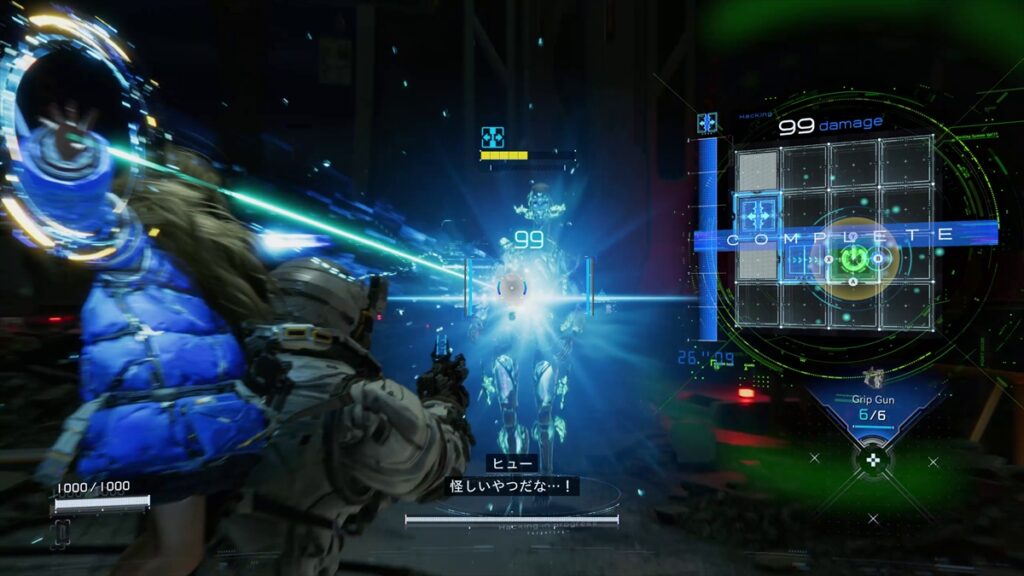Screen dimensions: 1024x576
Task: Click the hack icon beside the Hacking label
Action: click(708, 123)
